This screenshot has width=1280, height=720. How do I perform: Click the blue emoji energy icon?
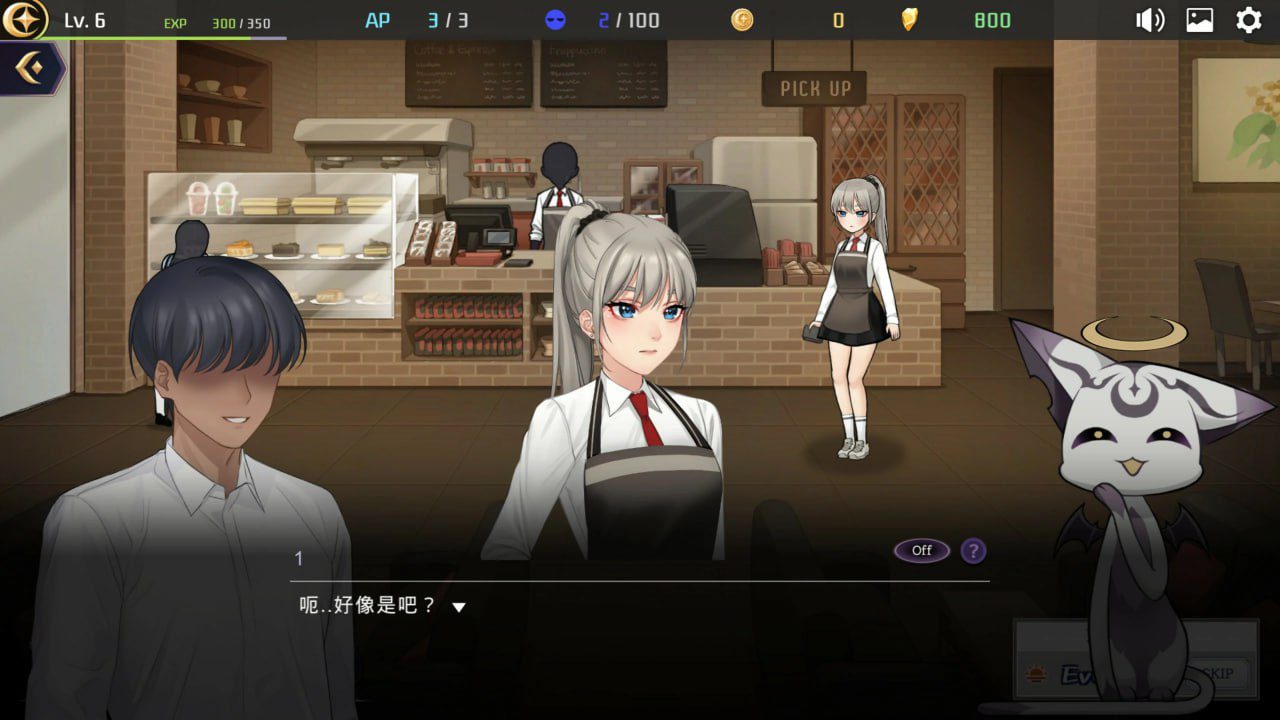coord(556,18)
